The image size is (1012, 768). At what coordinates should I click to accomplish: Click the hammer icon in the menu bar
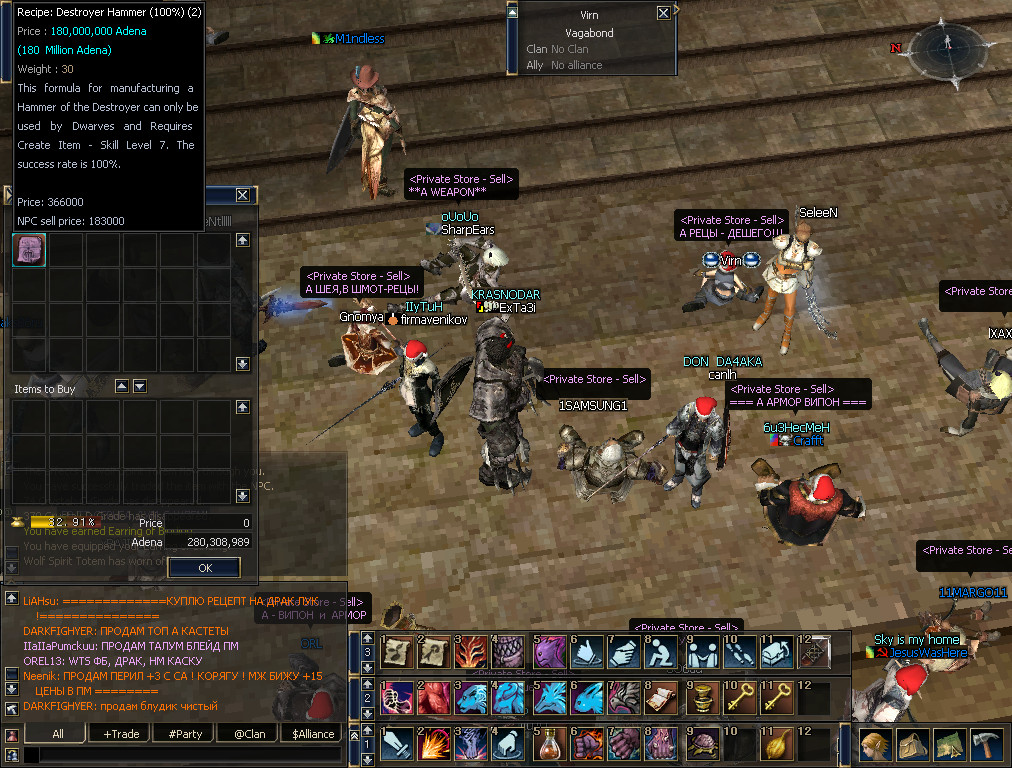point(986,745)
